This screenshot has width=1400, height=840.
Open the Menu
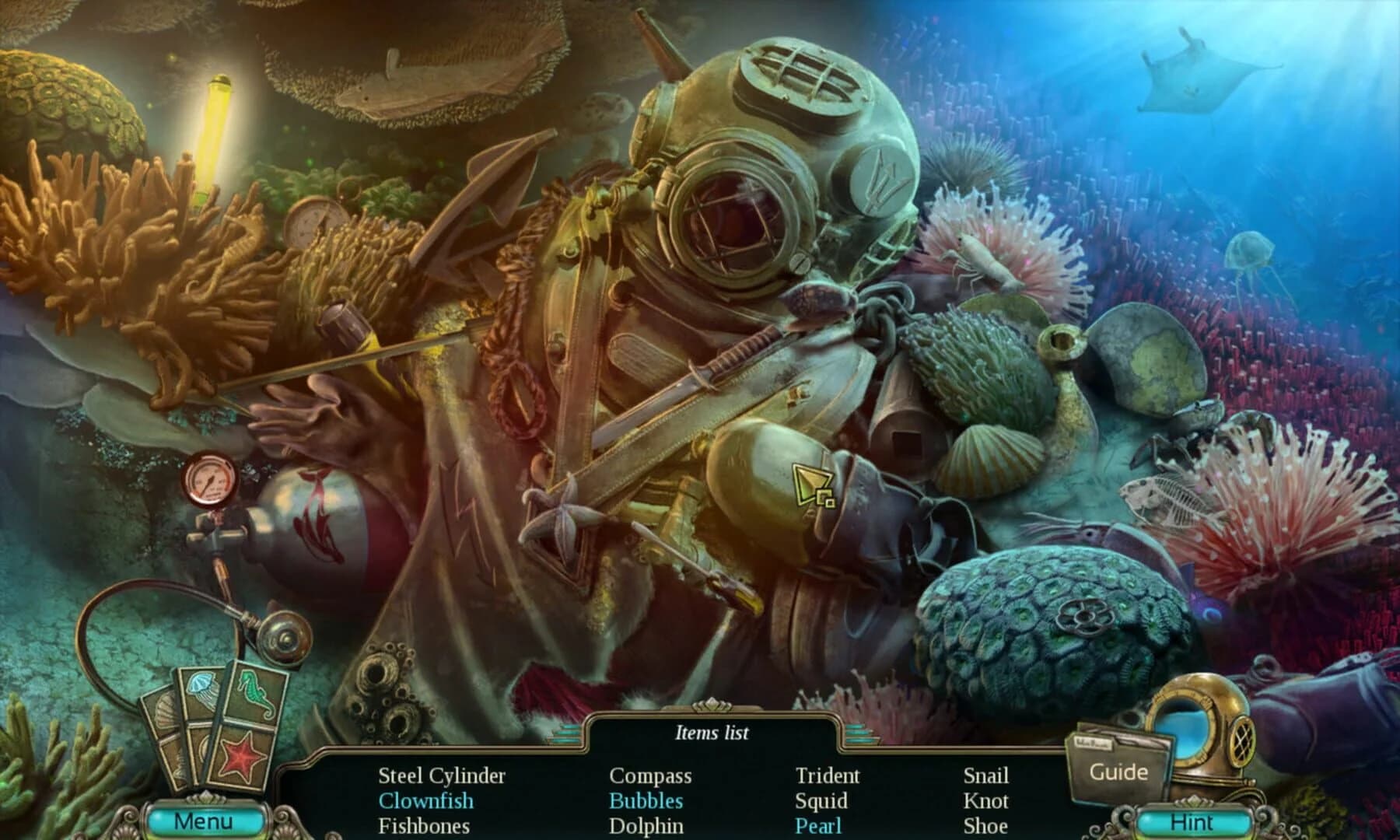point(206,820)
